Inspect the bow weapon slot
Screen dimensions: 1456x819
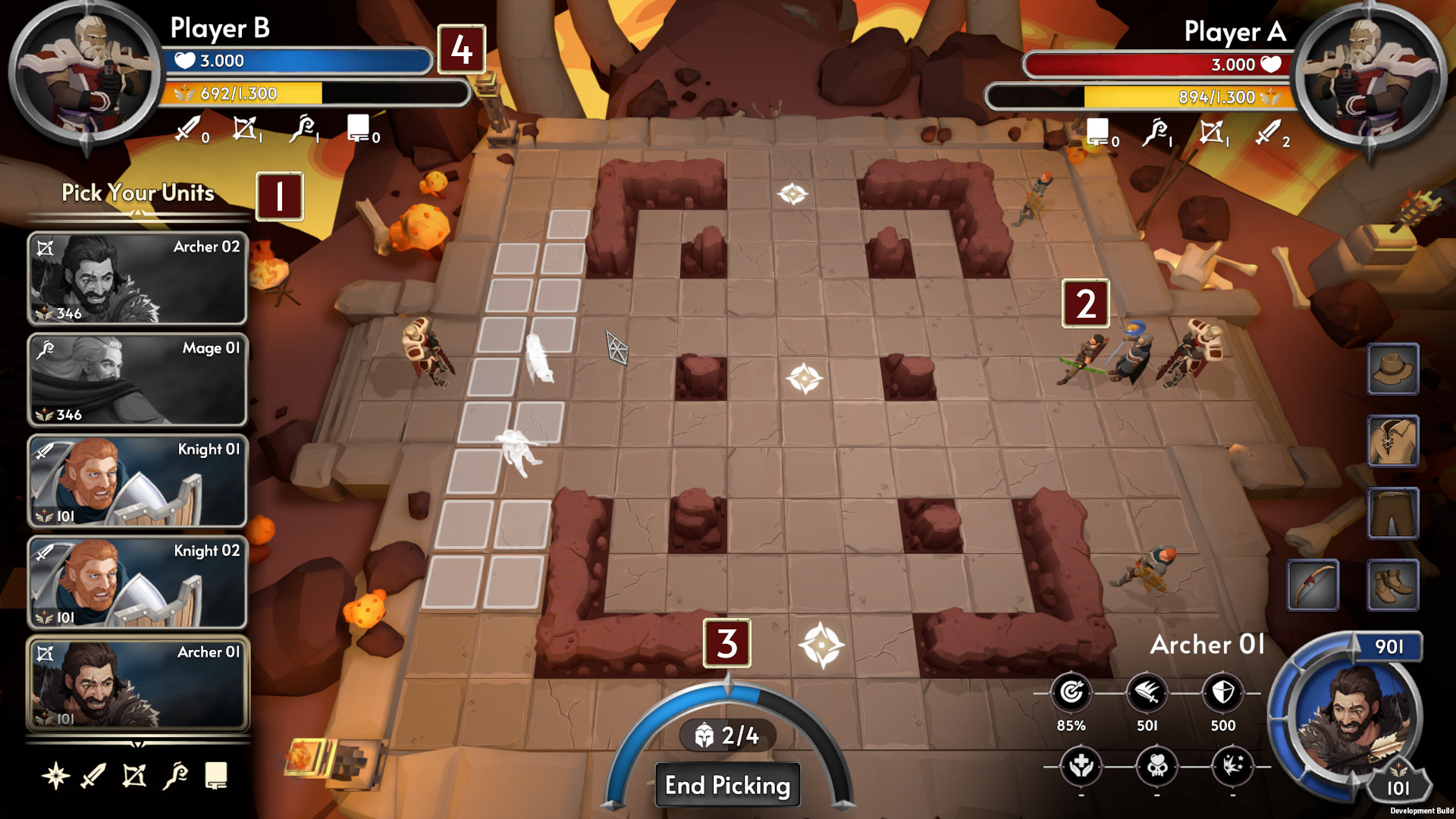[1313, 585]
